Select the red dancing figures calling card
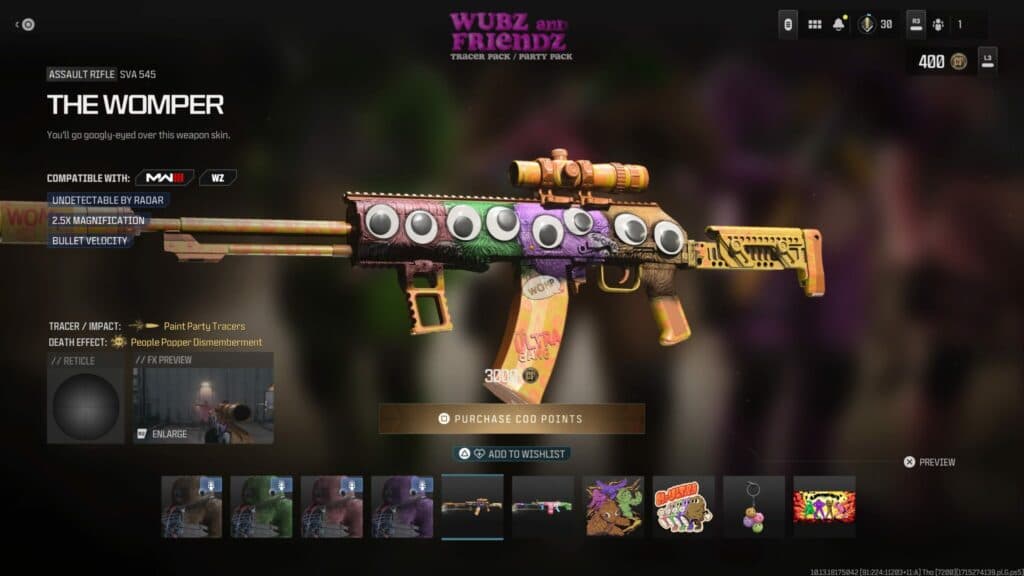Image resolution: width=1024 pixels, height=576 pixels. point(825,506)
